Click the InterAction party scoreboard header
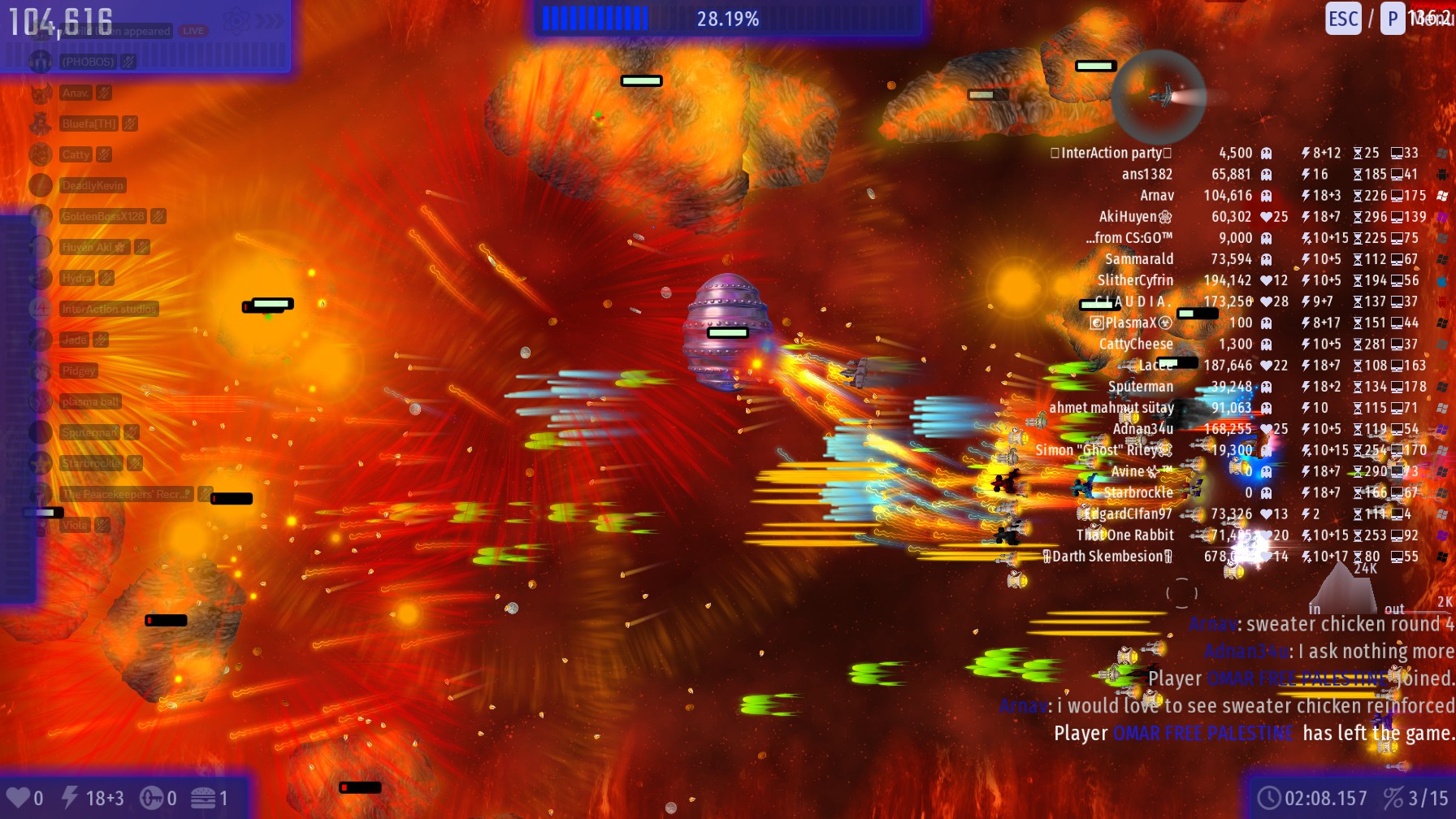Image resolution: width=1456 pixels, height=819 pixels. point(1111,153)
